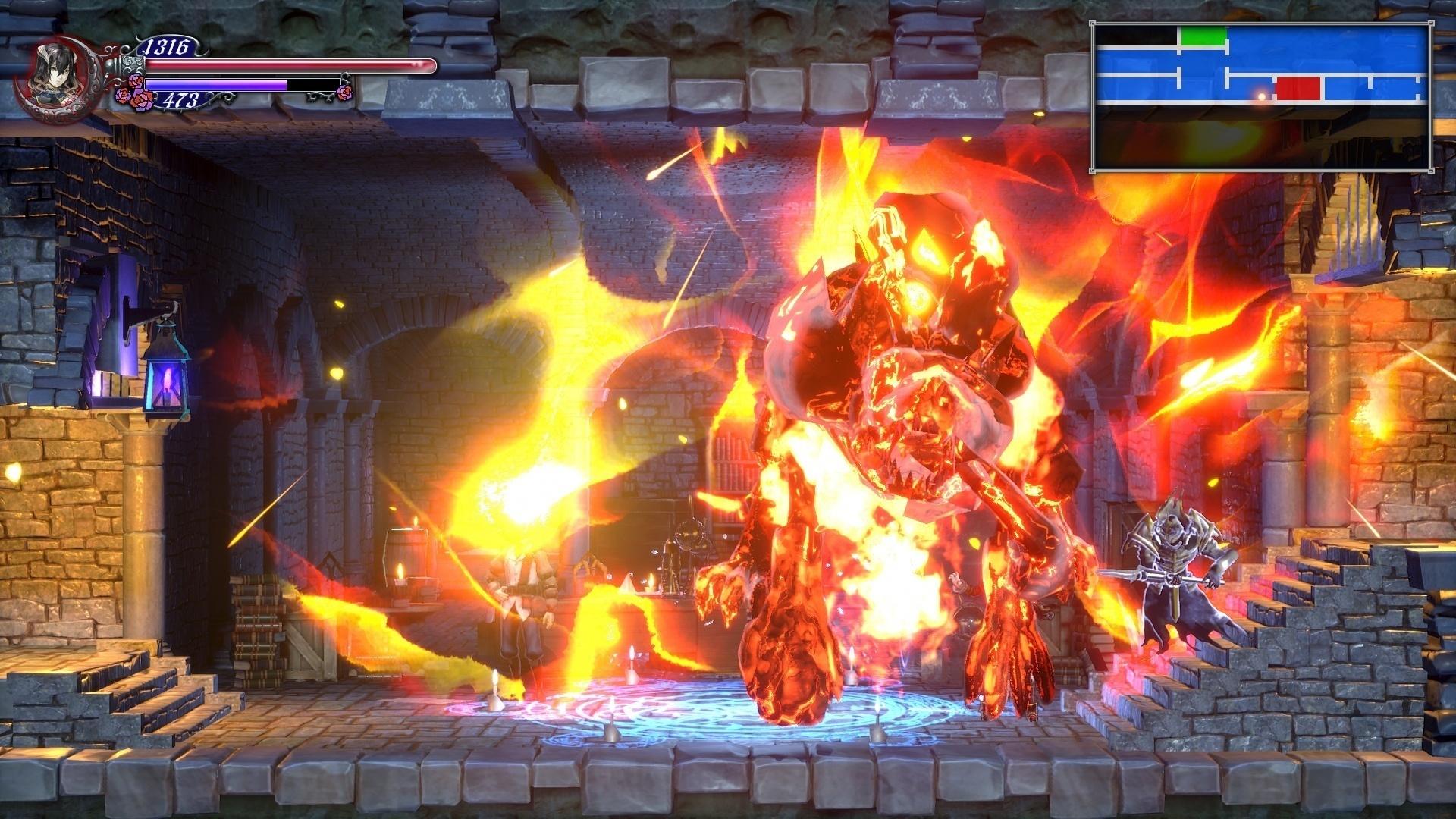This screenshot has width=1456, height=819.
Task: Click the minimap panel in the top-right corner
Action: pyautogui.click(x=1263, y=95)
